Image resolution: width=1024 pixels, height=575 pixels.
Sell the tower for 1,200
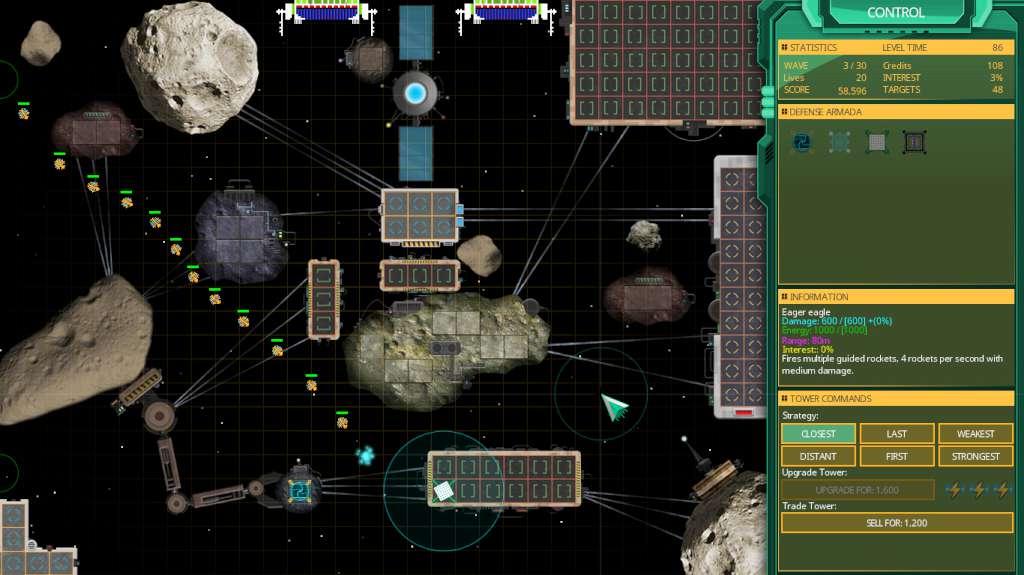pyautogui.click(x=896, y=523)
